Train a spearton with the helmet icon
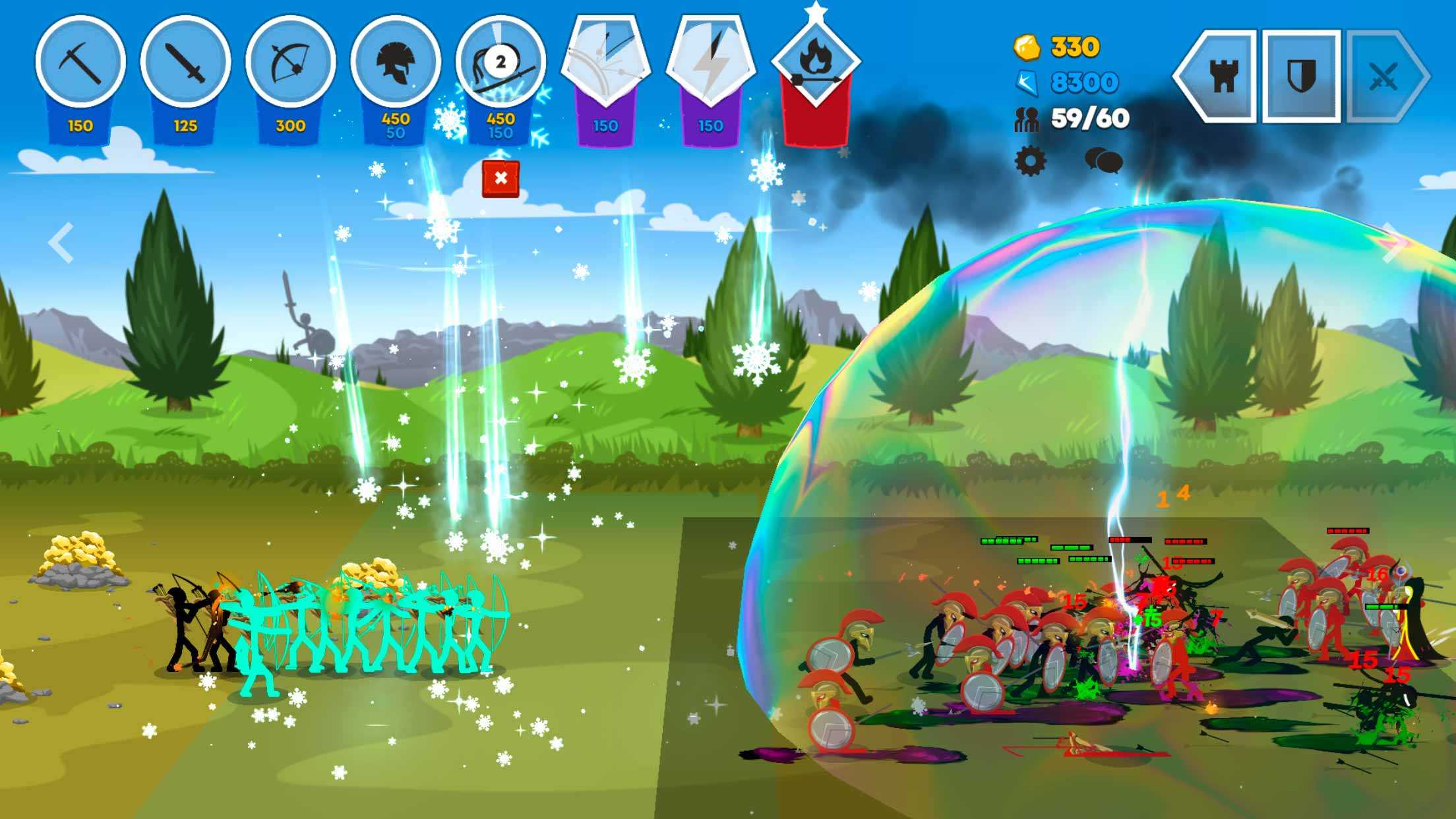 tap(396, 62)
